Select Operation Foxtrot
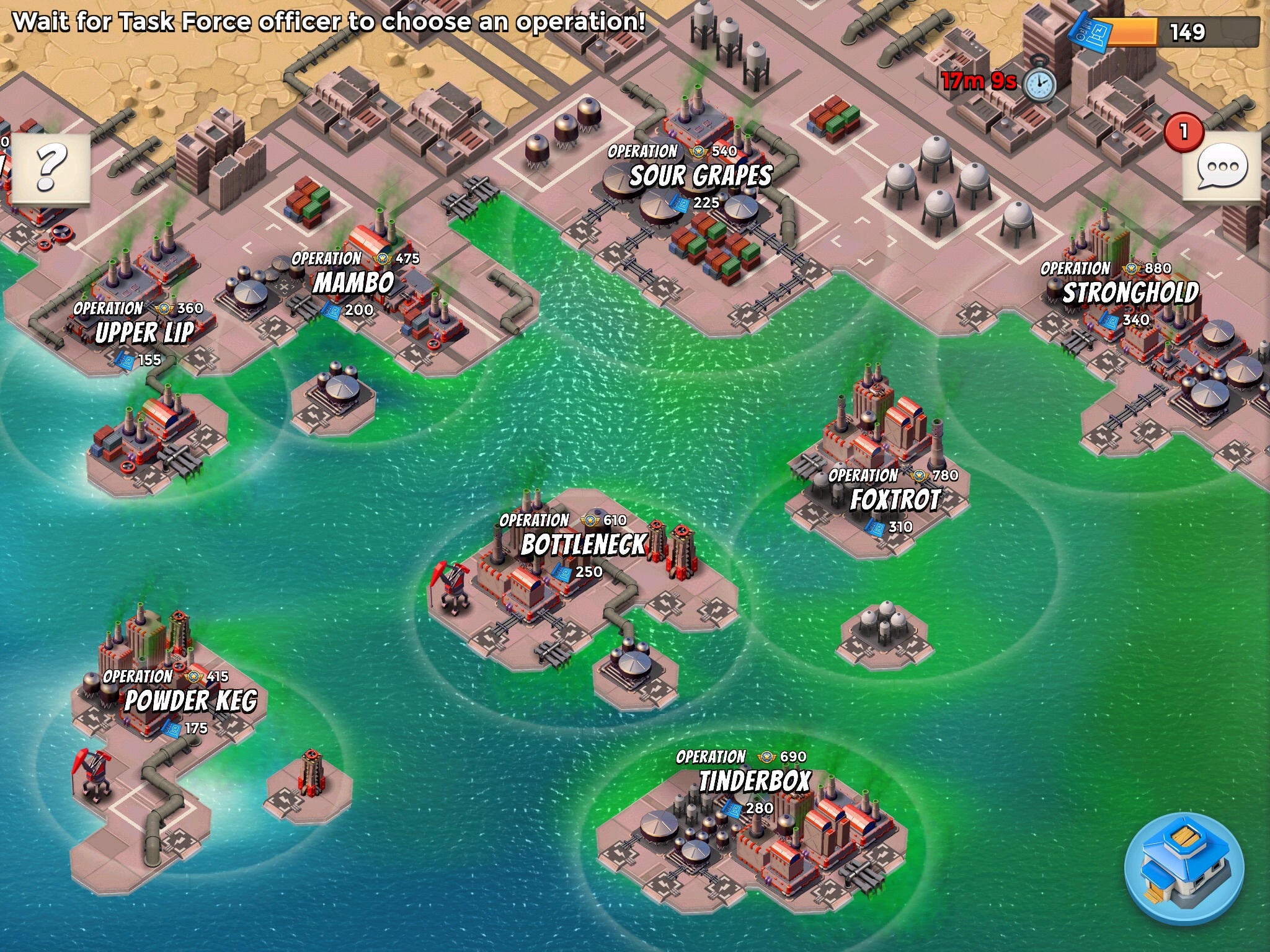This screenshot has width=1270, height=952. (x=895, y=500)
